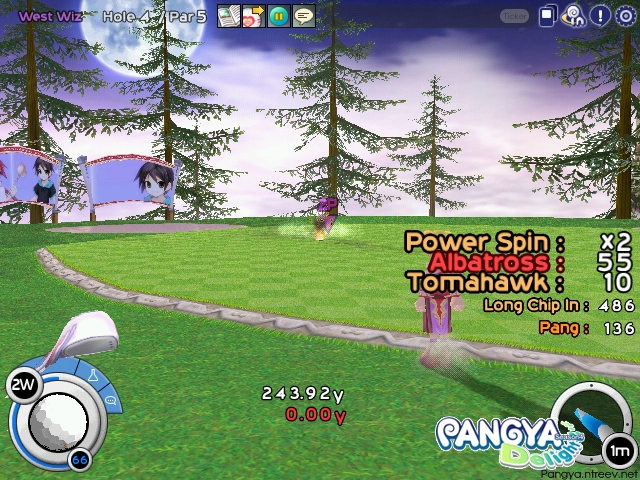Open the scorecard book icon
The image size is (640, 480).
pyautogui.click(x=229, y=16)
